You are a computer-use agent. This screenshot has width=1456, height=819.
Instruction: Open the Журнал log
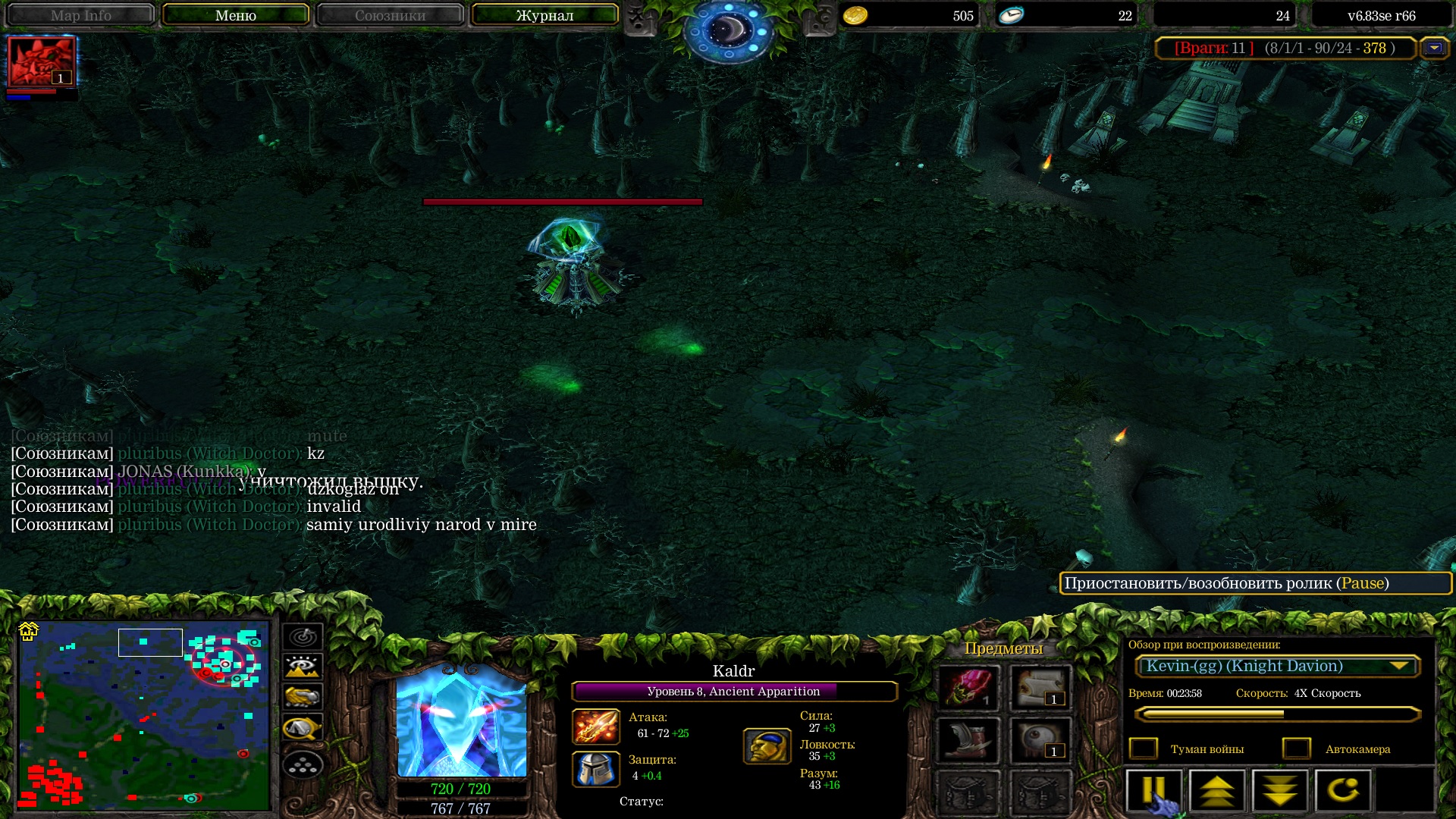[x=544, y=15]
